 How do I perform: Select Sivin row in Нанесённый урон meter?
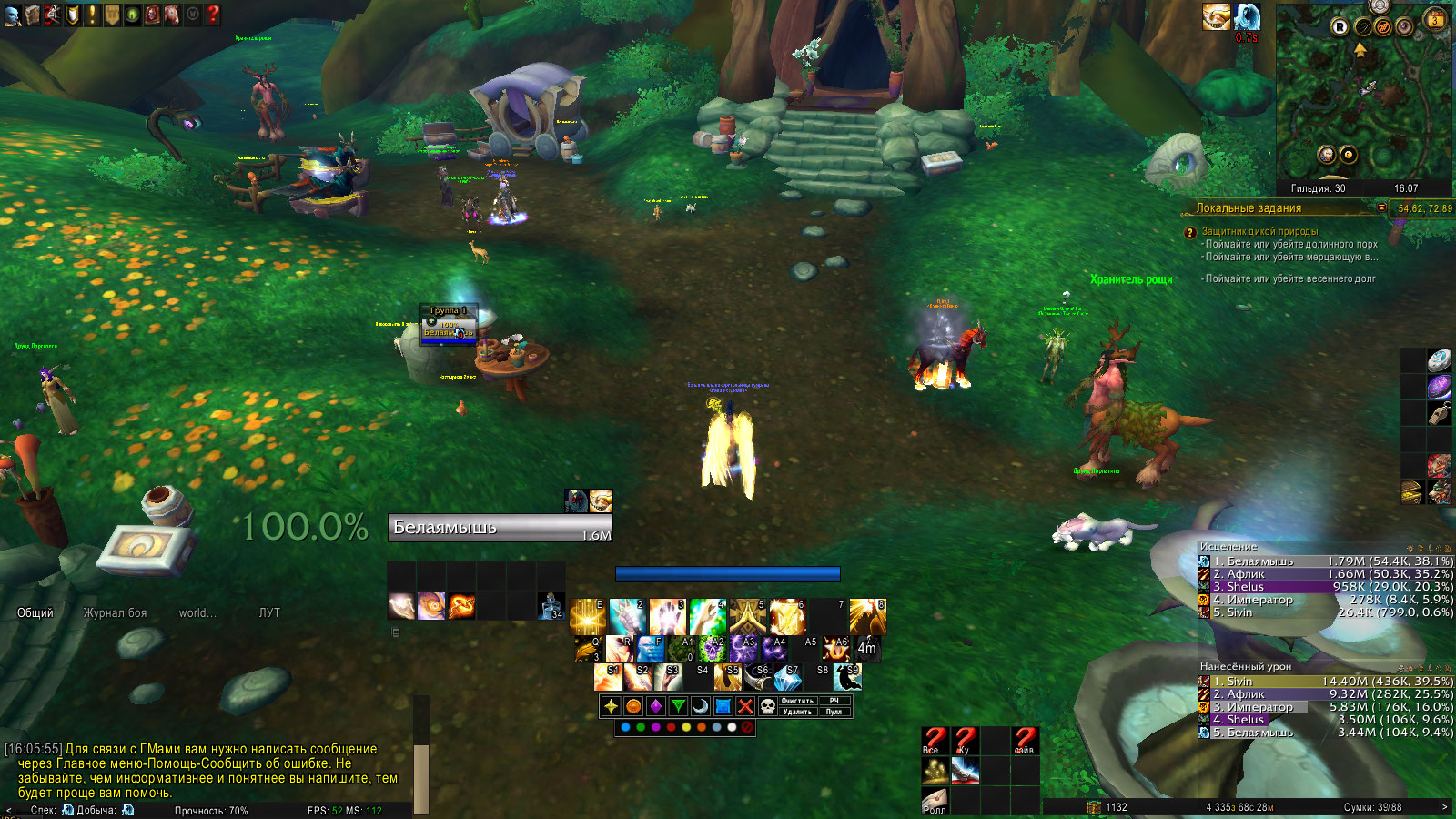[x=1325, y=682]
